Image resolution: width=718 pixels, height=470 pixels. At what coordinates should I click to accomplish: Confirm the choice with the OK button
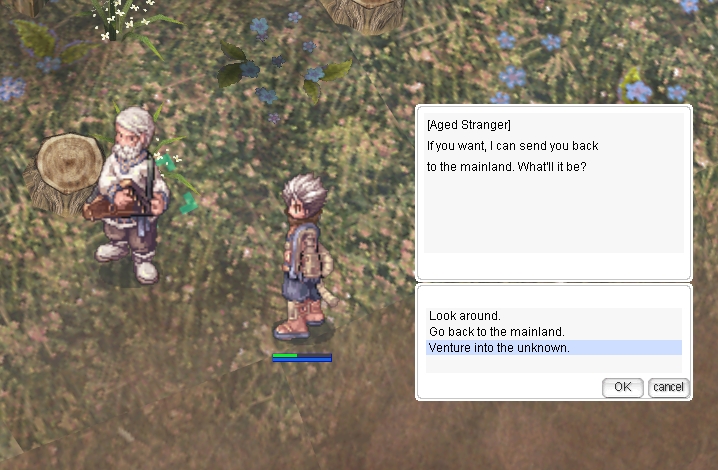coord(622,387)
